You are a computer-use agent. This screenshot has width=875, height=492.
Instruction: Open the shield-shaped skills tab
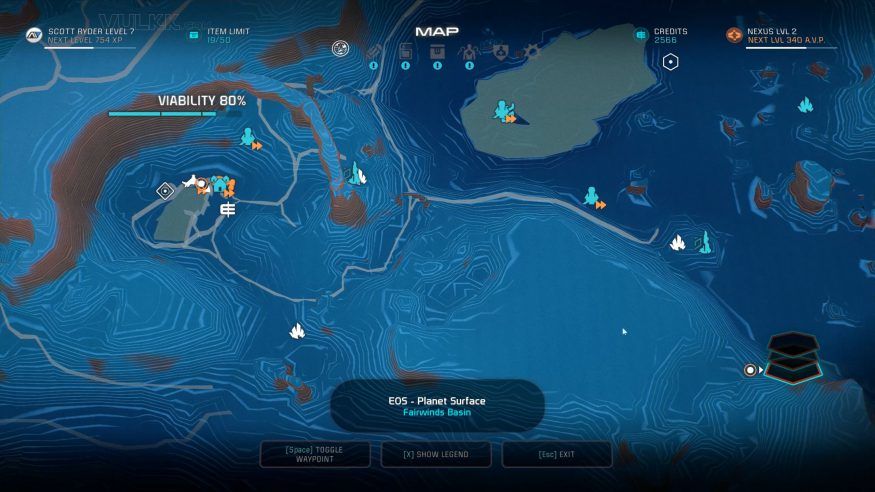point(498,50)
